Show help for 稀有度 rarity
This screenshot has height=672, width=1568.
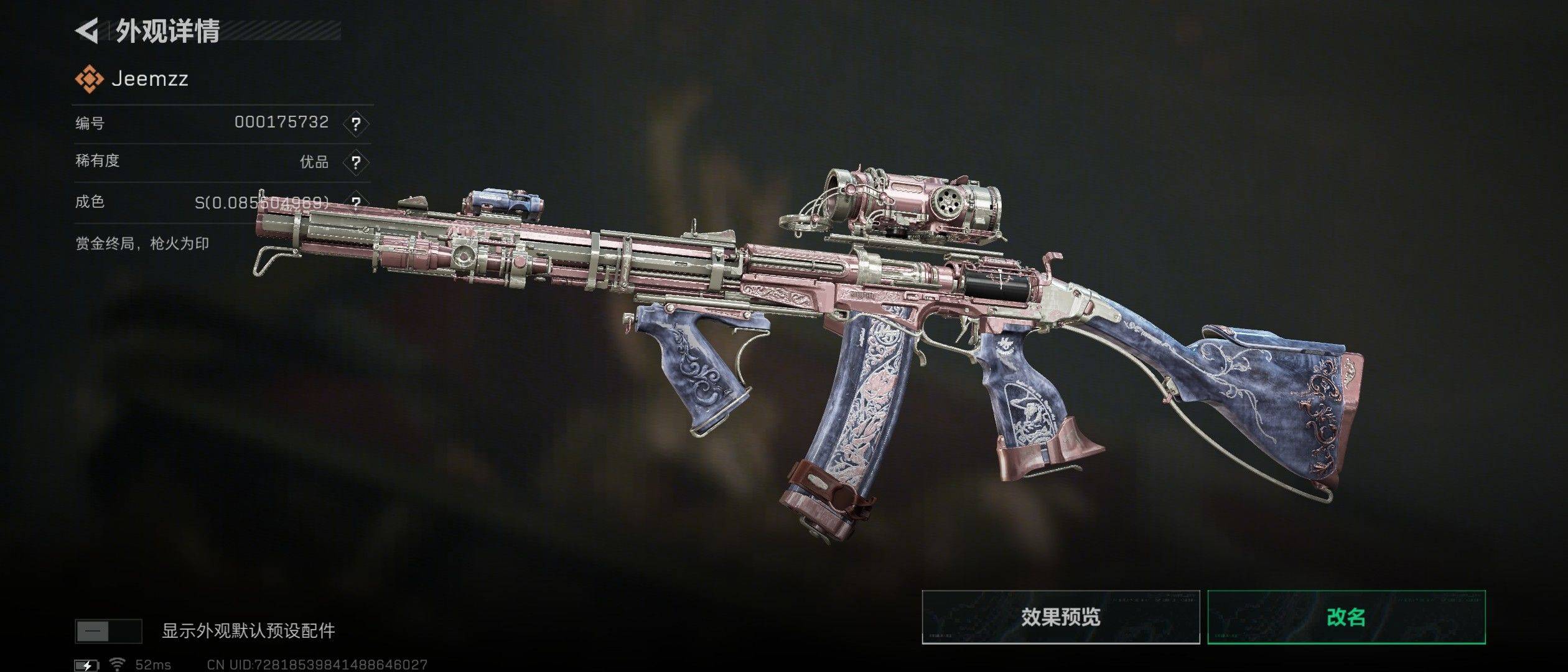[x=355, y=163]
